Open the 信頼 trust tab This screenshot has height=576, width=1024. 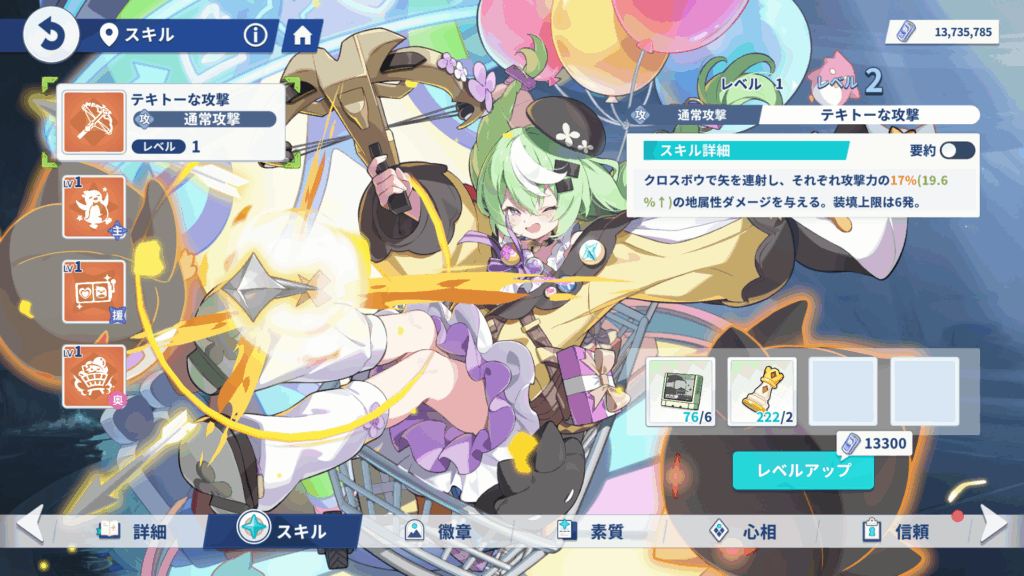(x=896, y=531)
